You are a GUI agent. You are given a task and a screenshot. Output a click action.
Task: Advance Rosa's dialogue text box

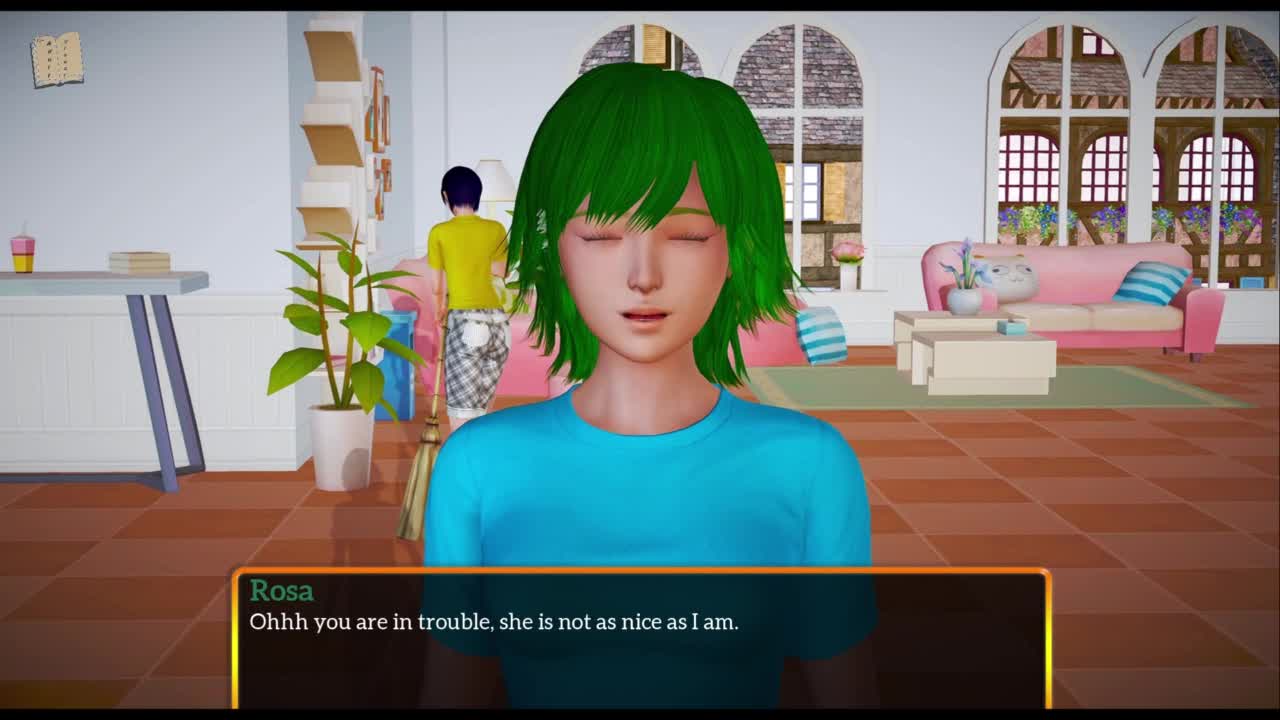click(640, 638)
